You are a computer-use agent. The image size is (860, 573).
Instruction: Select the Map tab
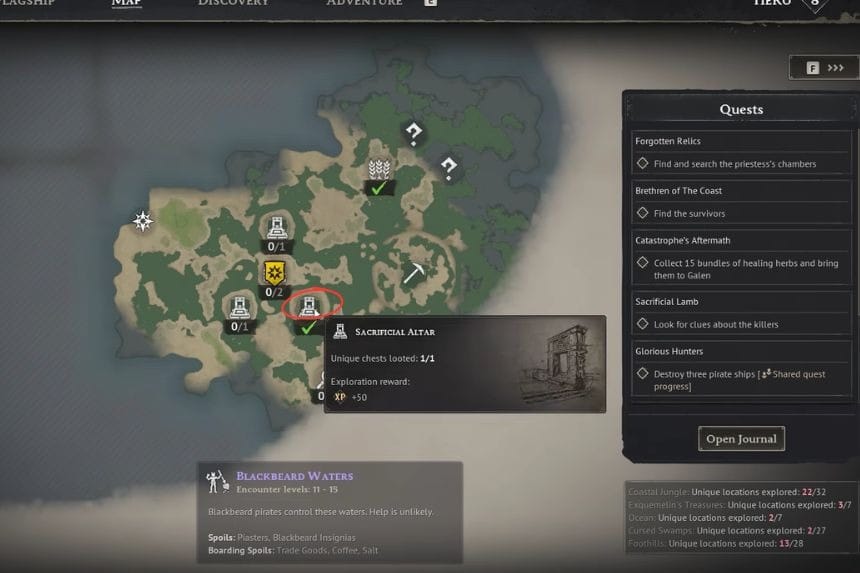click(126, 4)
